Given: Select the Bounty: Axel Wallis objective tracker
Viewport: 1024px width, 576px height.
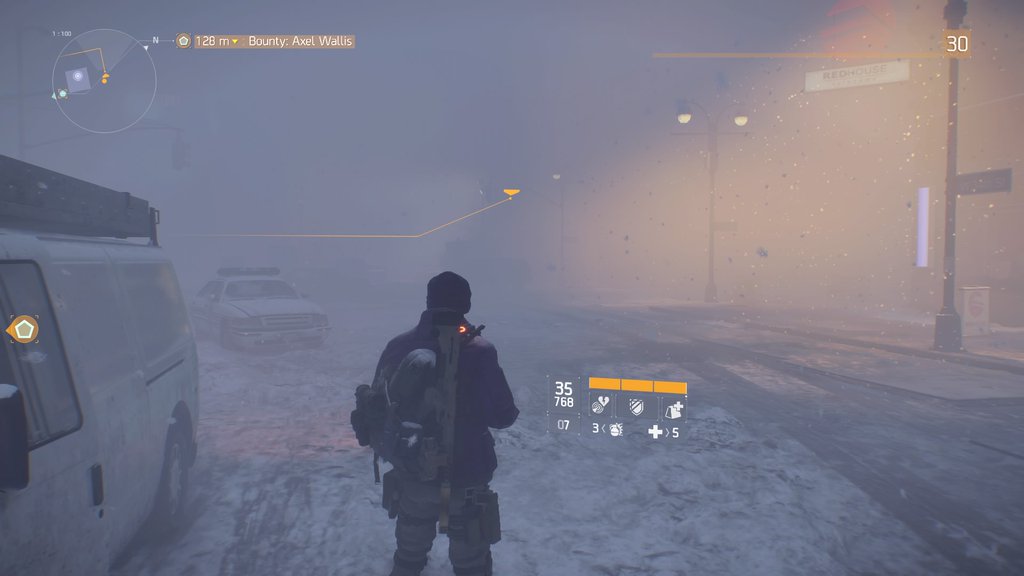Looking at the screenshot, I should (x=300, y=41).
